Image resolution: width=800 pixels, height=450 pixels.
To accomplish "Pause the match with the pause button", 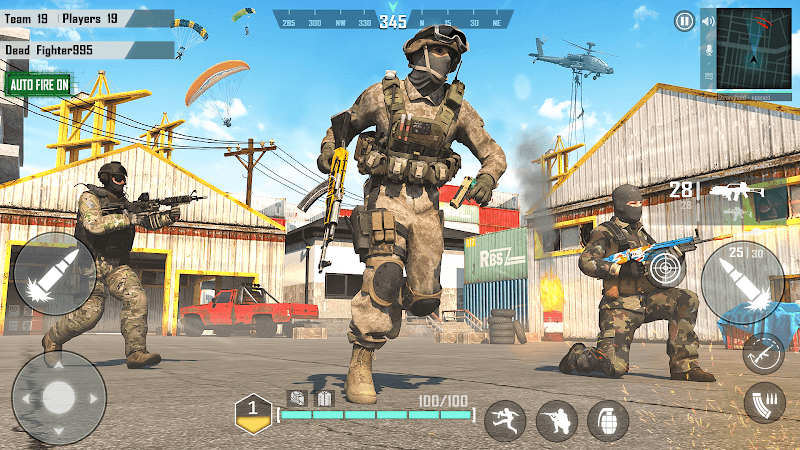I will (684, 21).
